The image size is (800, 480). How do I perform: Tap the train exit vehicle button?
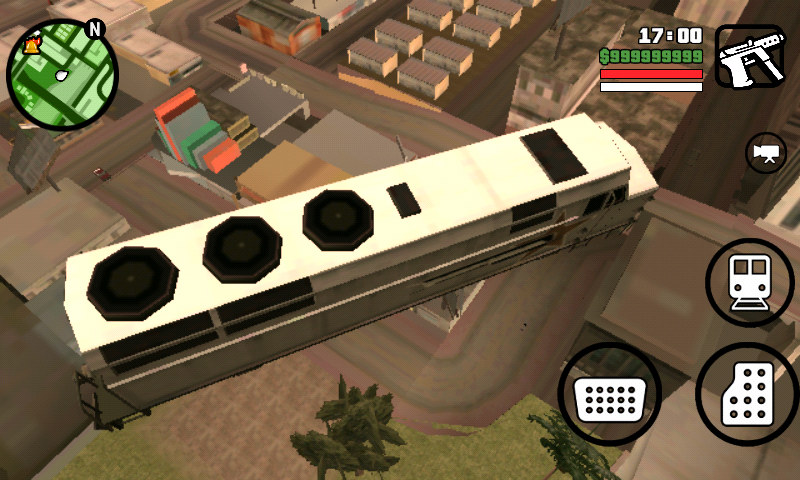[x=750, y=282]
